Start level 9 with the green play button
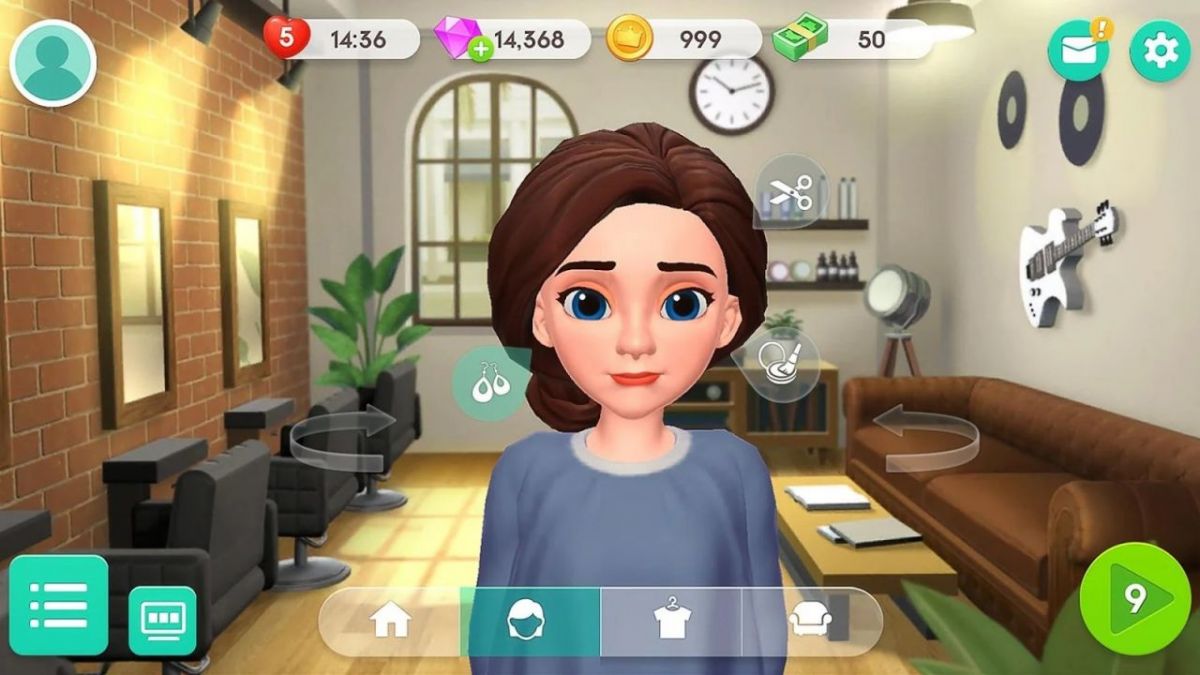The image size is (1200, 675). (x=1135, y=598)
